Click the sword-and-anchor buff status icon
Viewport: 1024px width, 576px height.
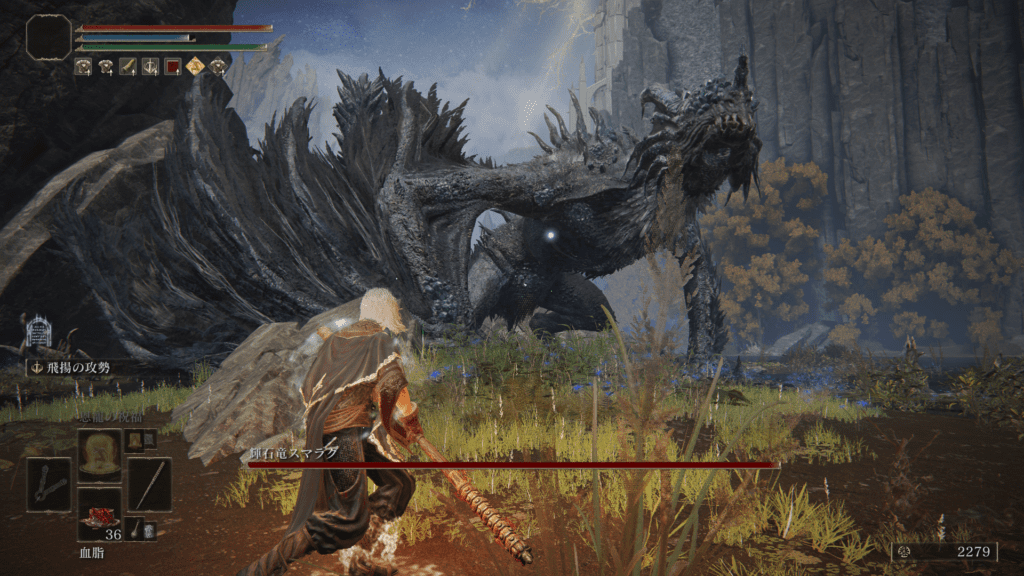tap(150, 67)
